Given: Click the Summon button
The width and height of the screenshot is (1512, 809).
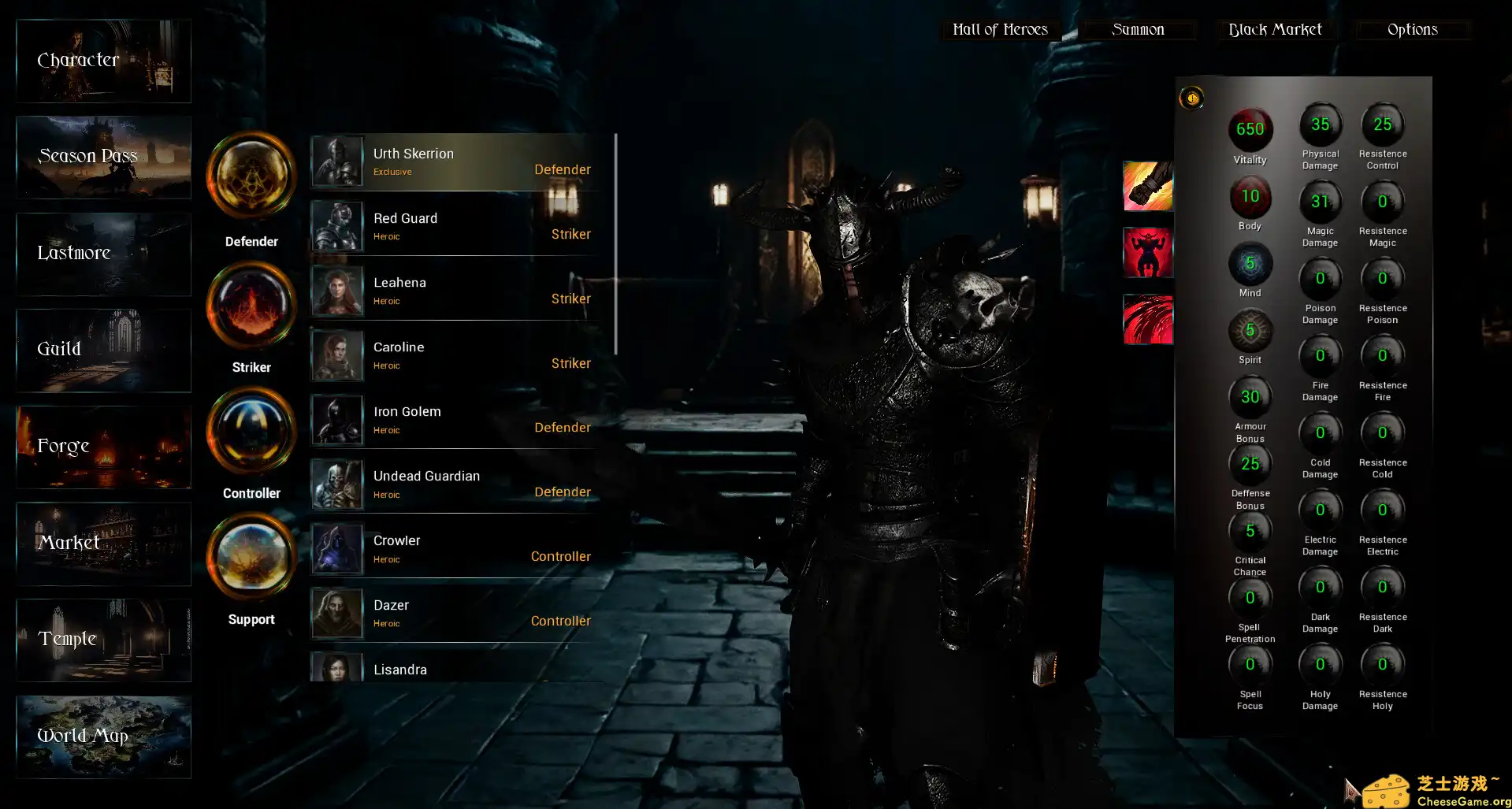Looking at the screenshot, I should [1138, 30].
